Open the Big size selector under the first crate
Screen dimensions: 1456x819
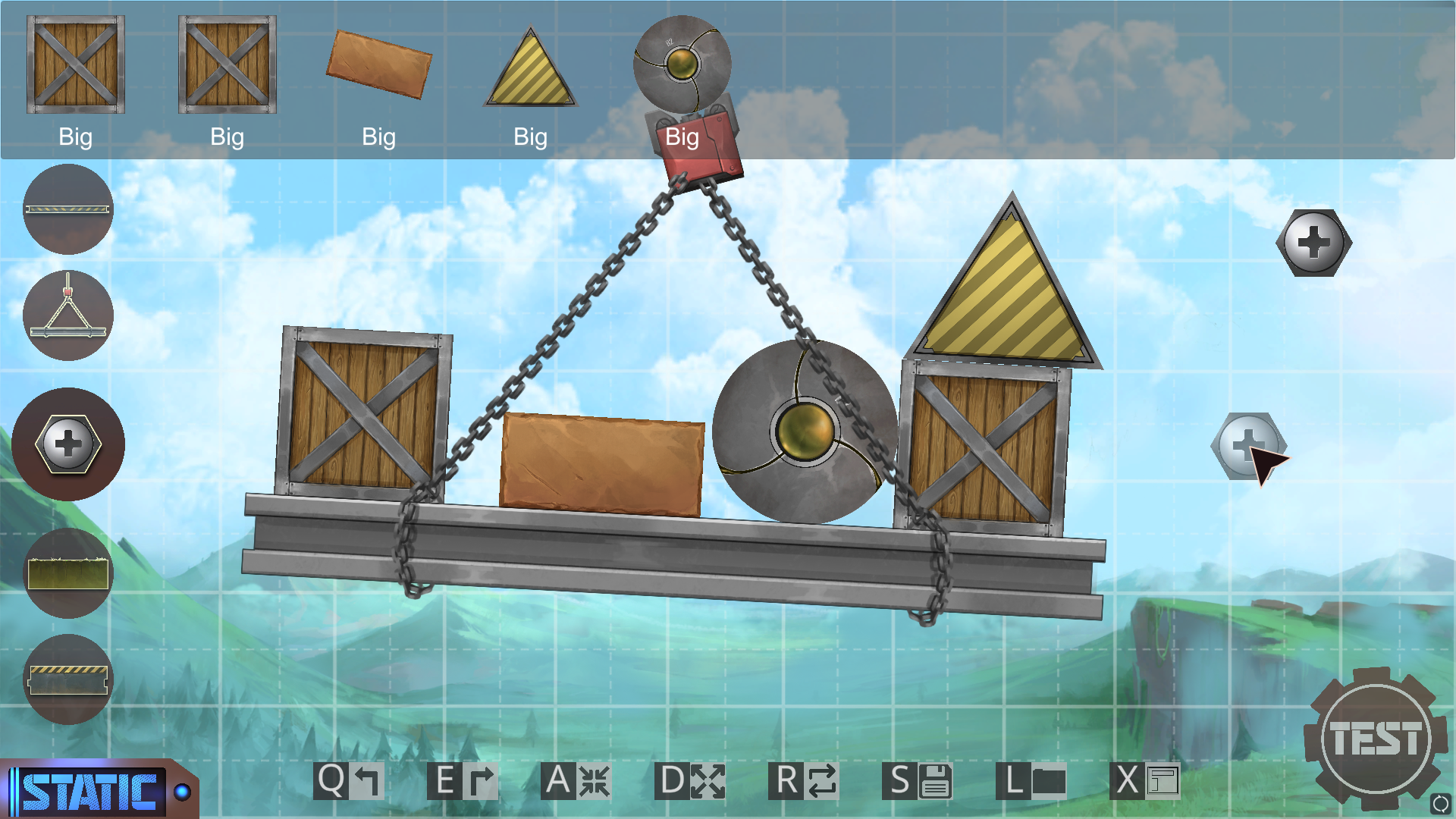[75, 137]
